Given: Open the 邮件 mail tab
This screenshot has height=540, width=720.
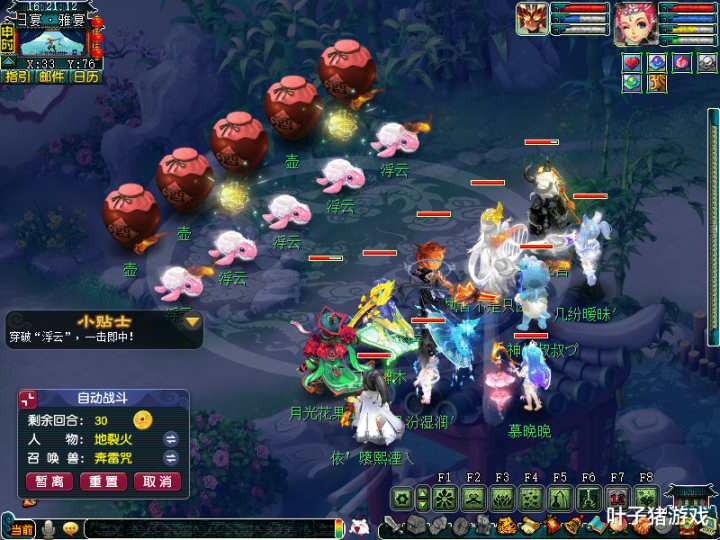Looking at the screenshot, I should coord(51,76).
